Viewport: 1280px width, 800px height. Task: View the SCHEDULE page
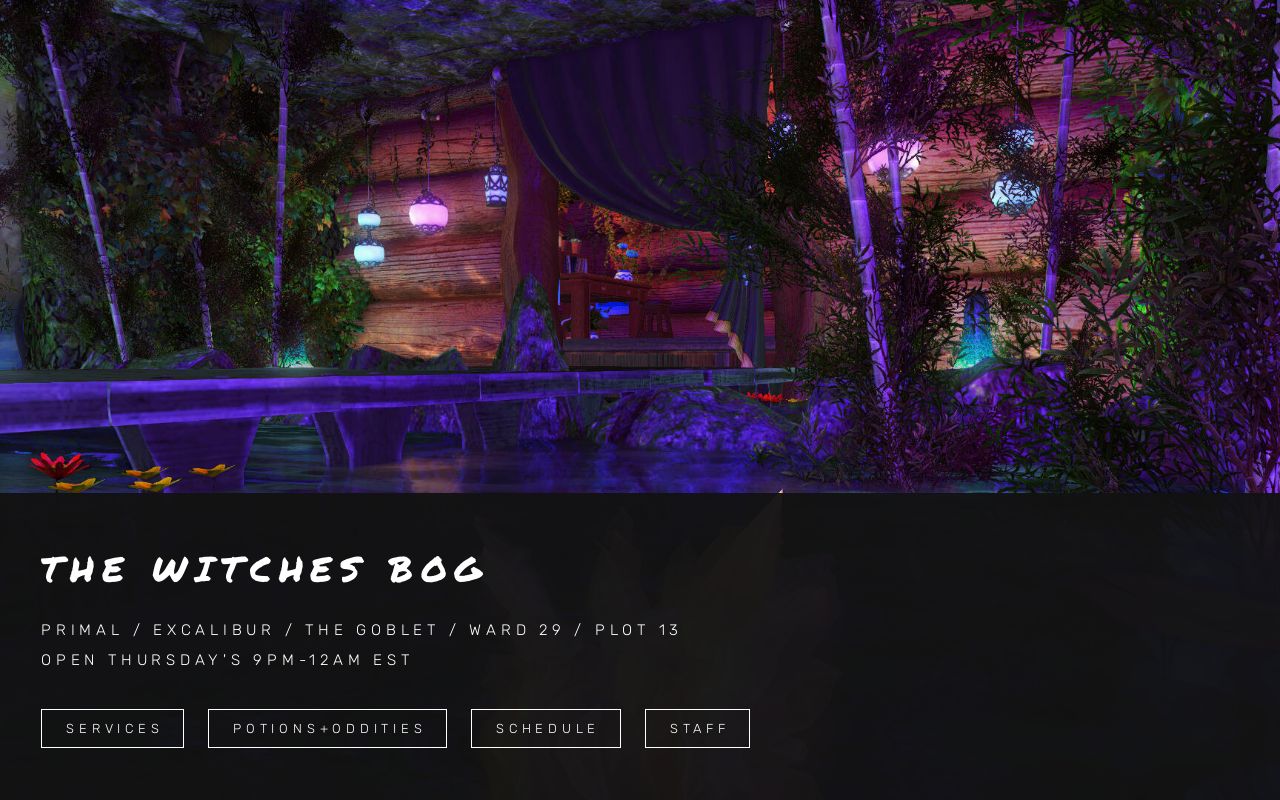(546, 728)
